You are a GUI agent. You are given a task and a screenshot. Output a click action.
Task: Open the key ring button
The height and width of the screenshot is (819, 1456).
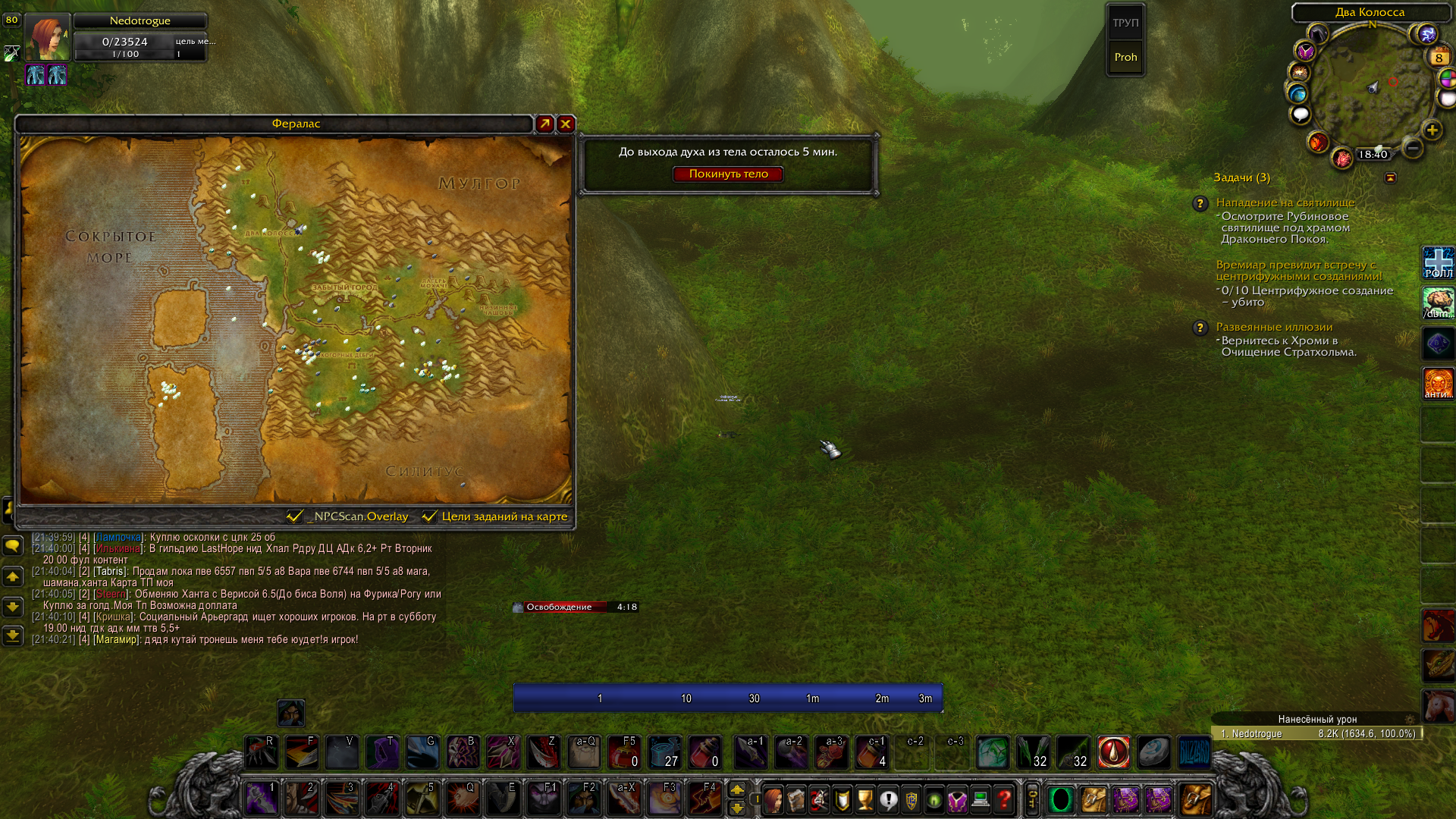click(1032, 799)
